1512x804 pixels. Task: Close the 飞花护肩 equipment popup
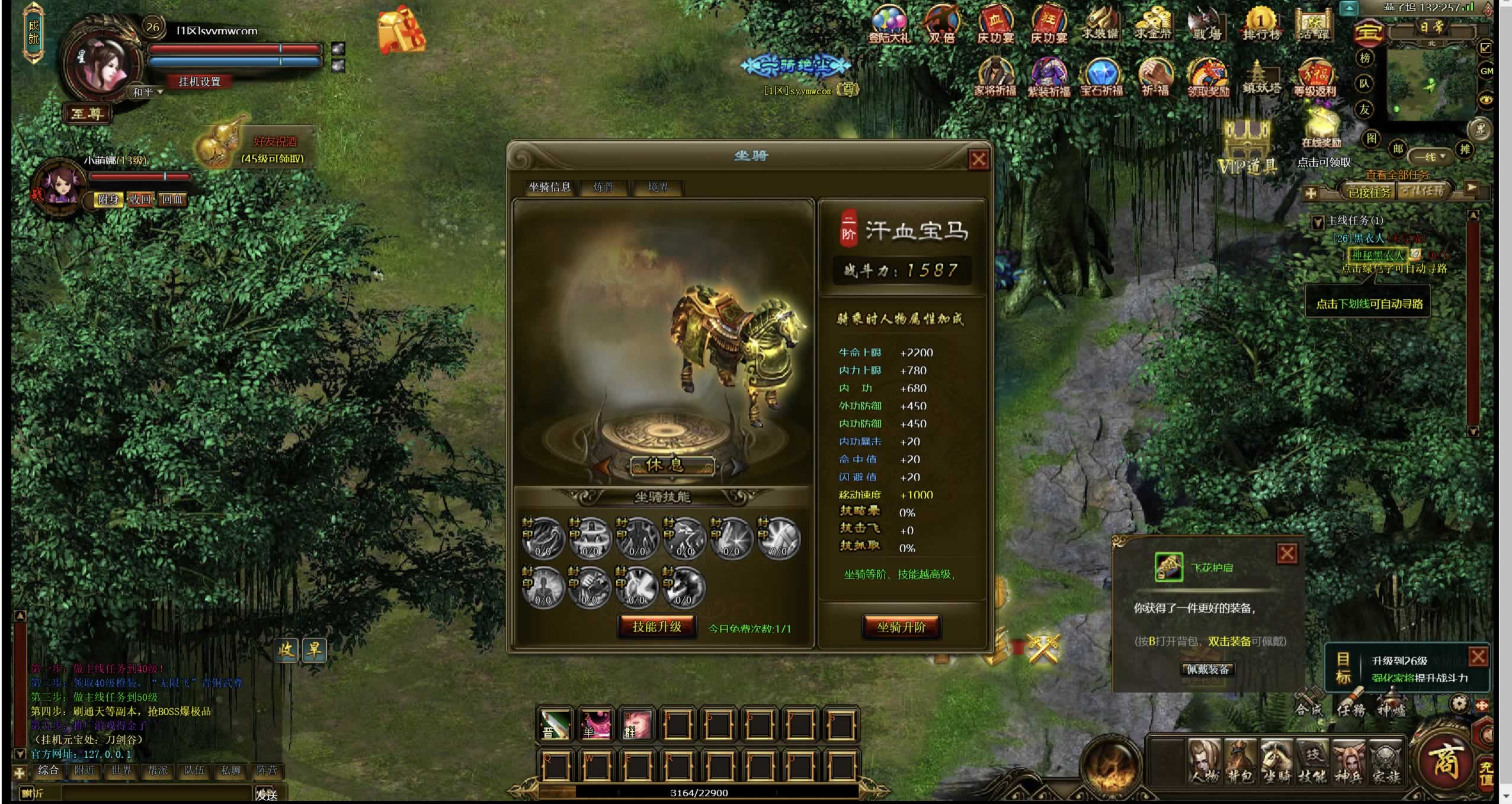[1286, 554]
